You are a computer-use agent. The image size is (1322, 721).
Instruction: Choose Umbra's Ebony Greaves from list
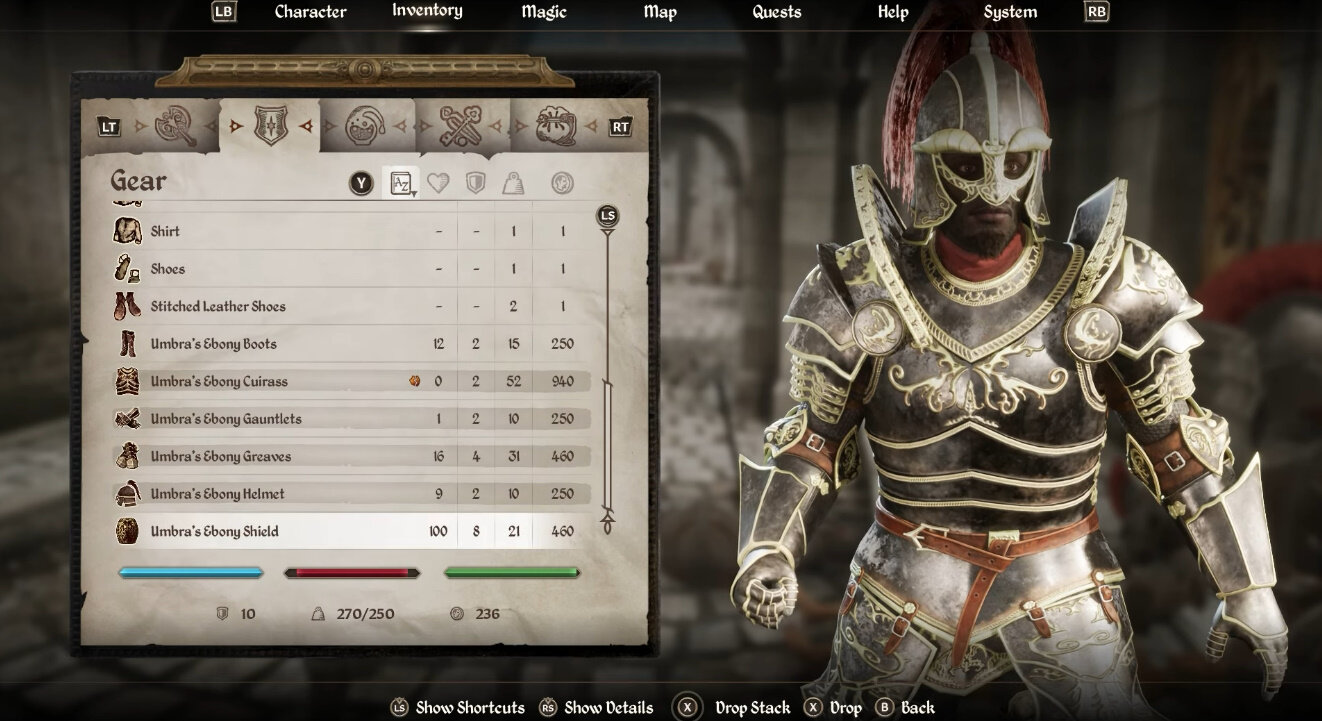221,456
